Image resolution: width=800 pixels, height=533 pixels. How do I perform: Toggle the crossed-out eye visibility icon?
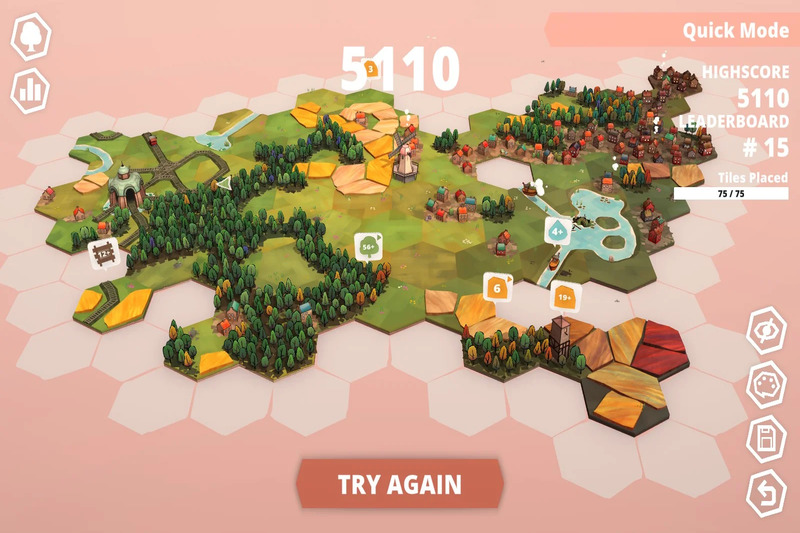[x=767, y=333]
